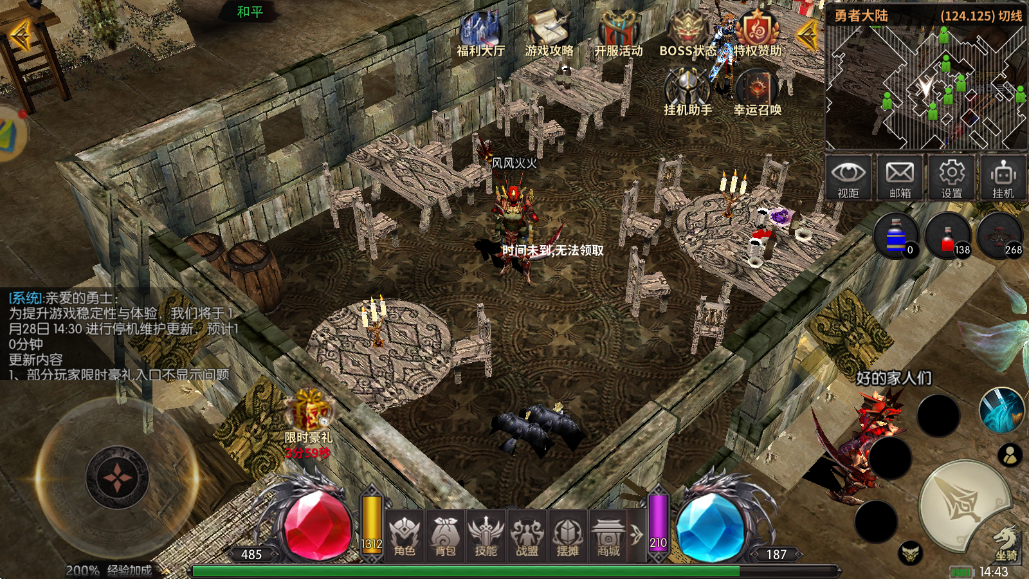Open the 特权赞助 privilege sponsor icon
The height and width of the screenshot is (579, 1029).
[757, 32]
